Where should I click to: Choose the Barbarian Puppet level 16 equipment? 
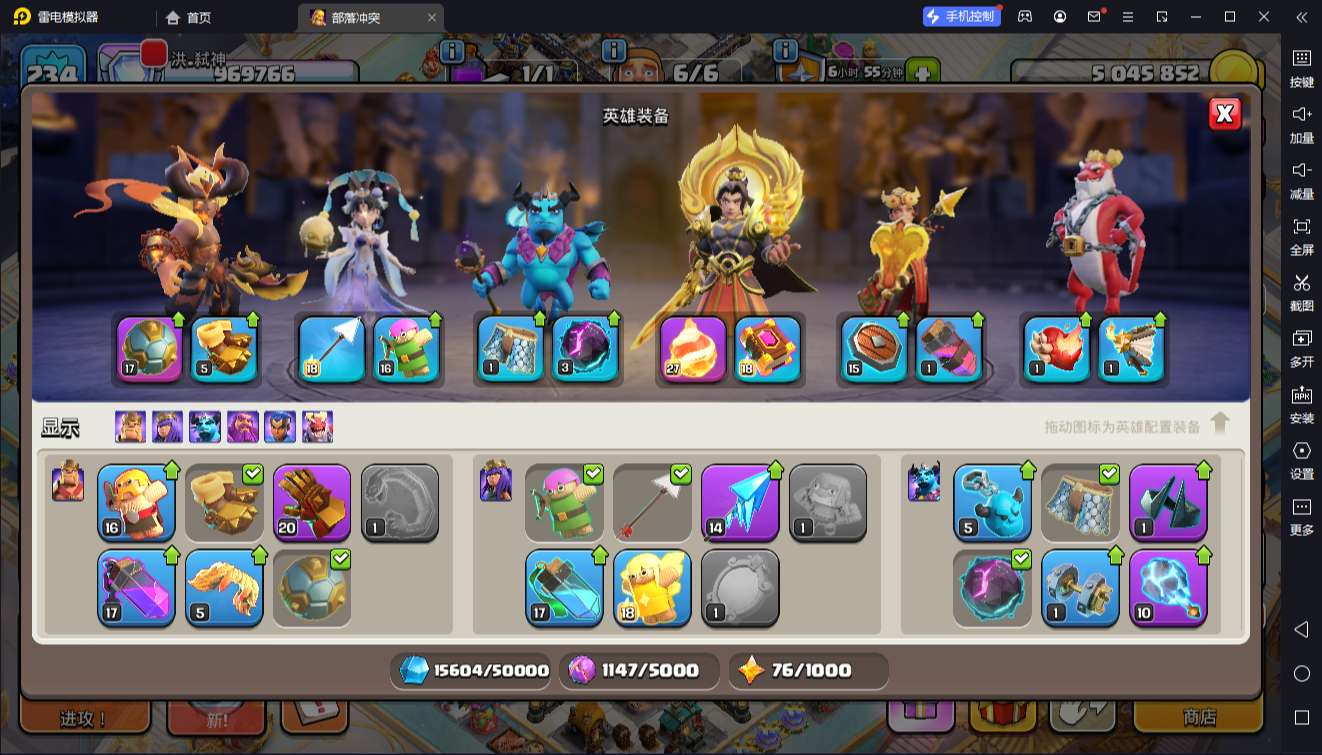pyautogui.click(x=136, y=502)
